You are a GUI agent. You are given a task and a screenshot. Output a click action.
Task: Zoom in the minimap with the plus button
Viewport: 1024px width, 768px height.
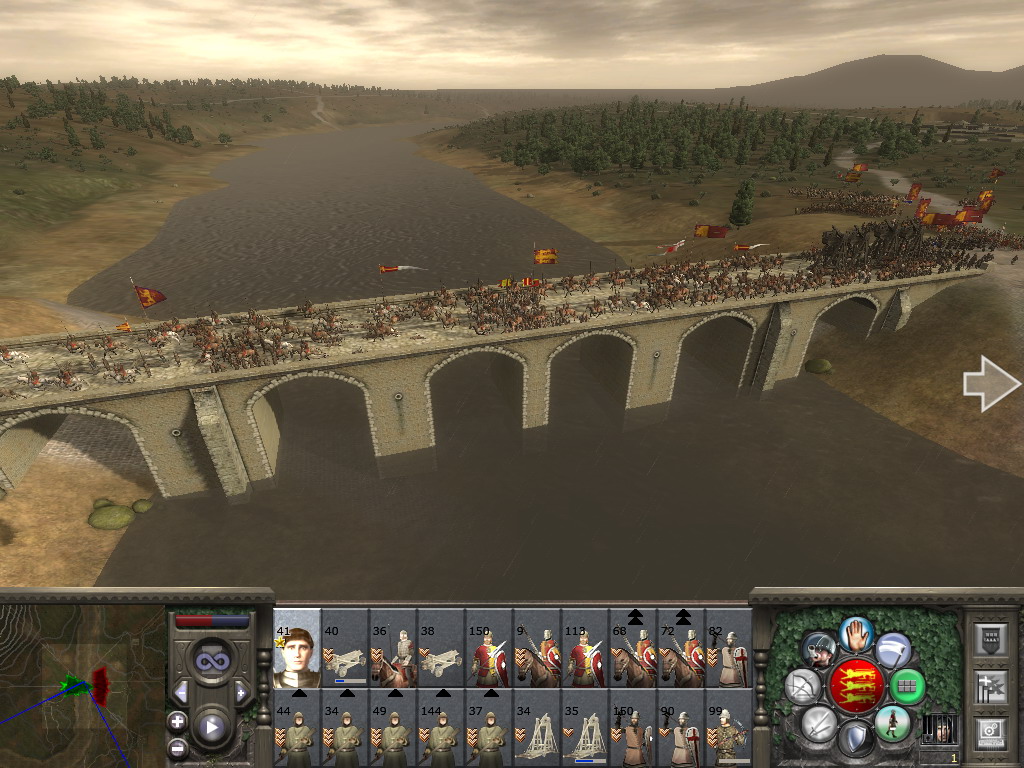pos(178,721)
